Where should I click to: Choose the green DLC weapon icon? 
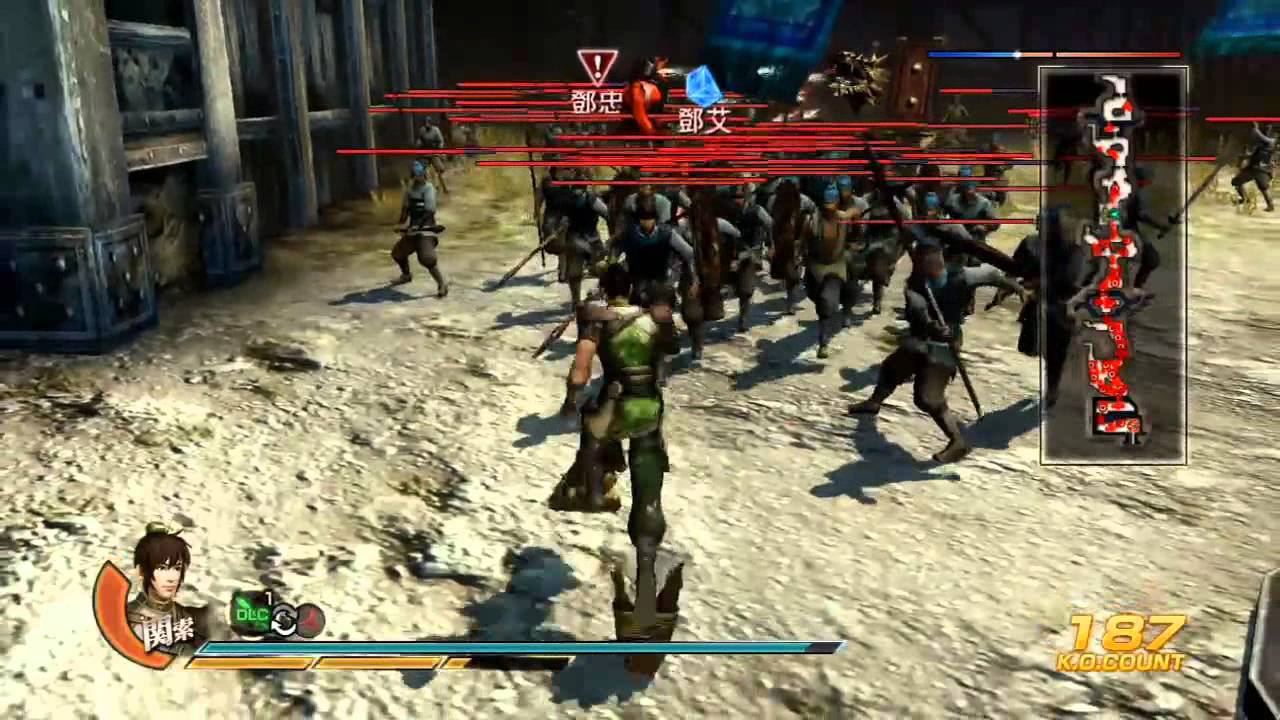(x=253, y=613)
